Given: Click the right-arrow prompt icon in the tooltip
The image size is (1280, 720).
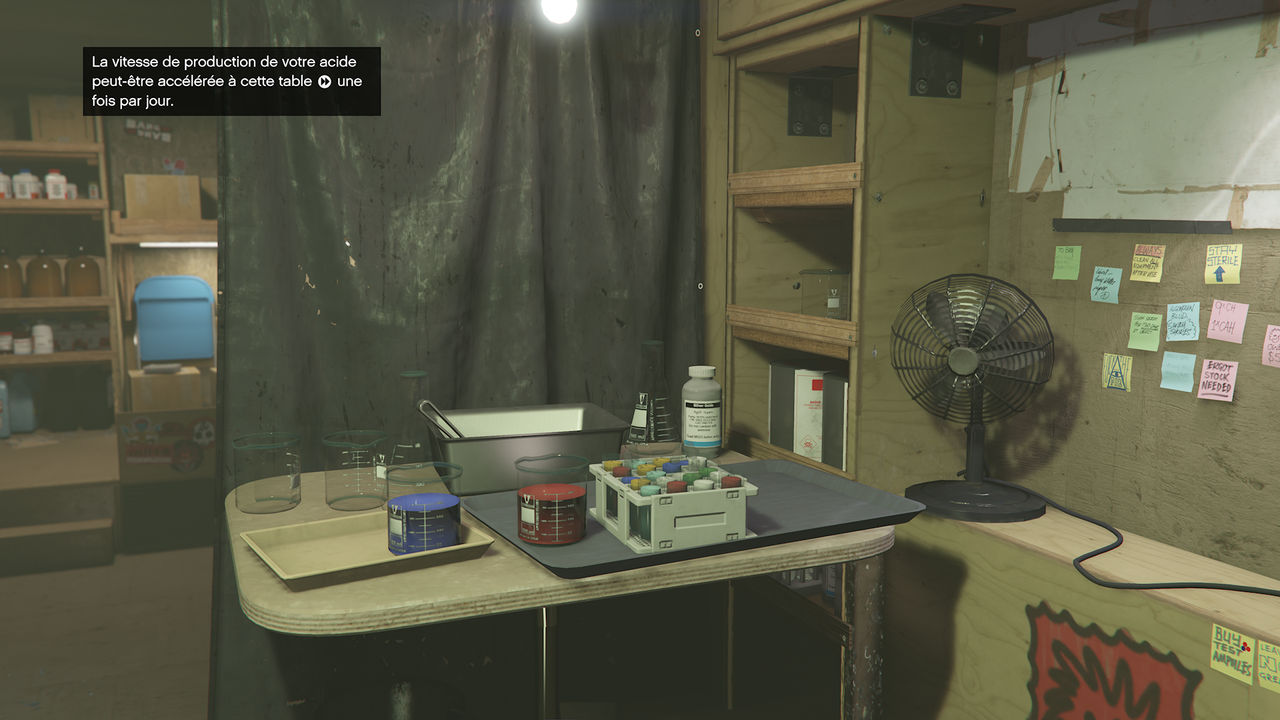Looking at the screenshot, I should [x=322, y=79].
